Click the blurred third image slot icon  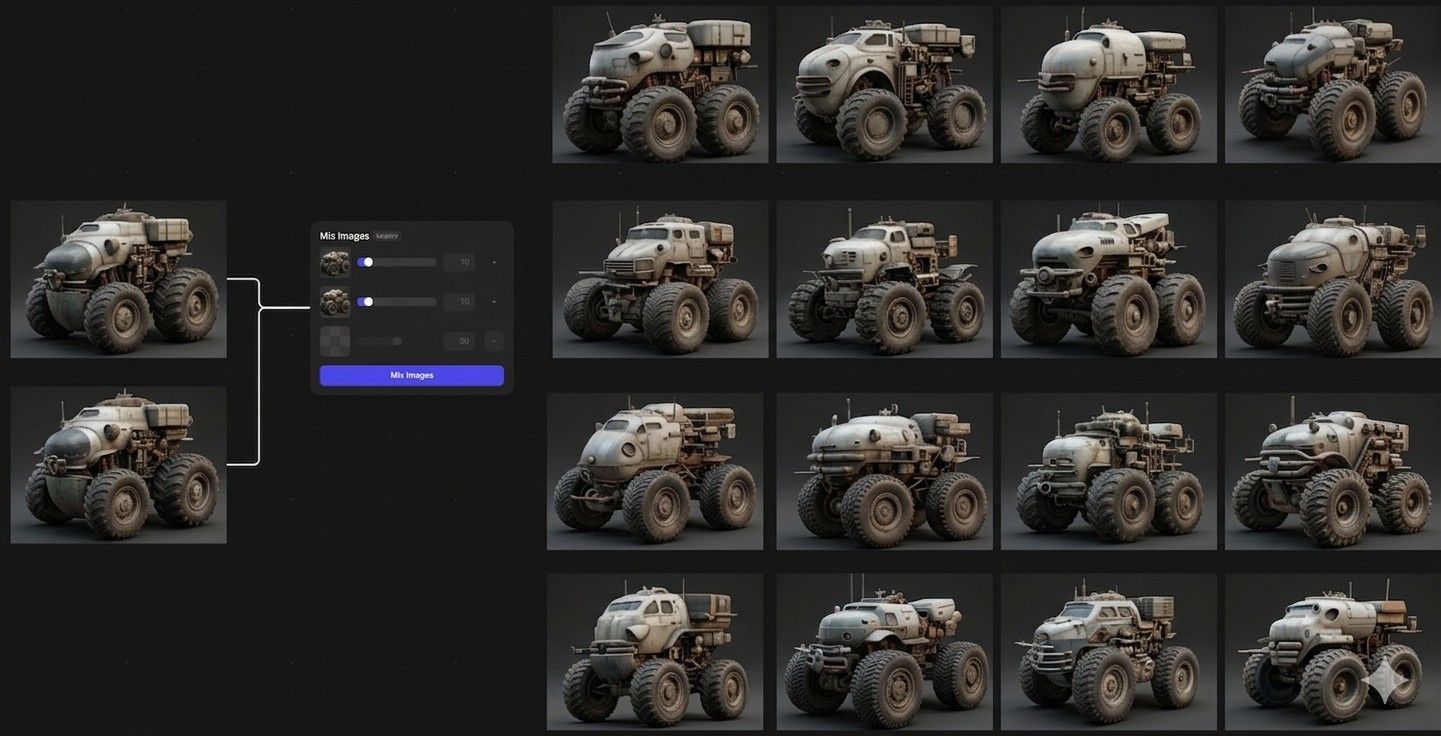pos(335,341)
